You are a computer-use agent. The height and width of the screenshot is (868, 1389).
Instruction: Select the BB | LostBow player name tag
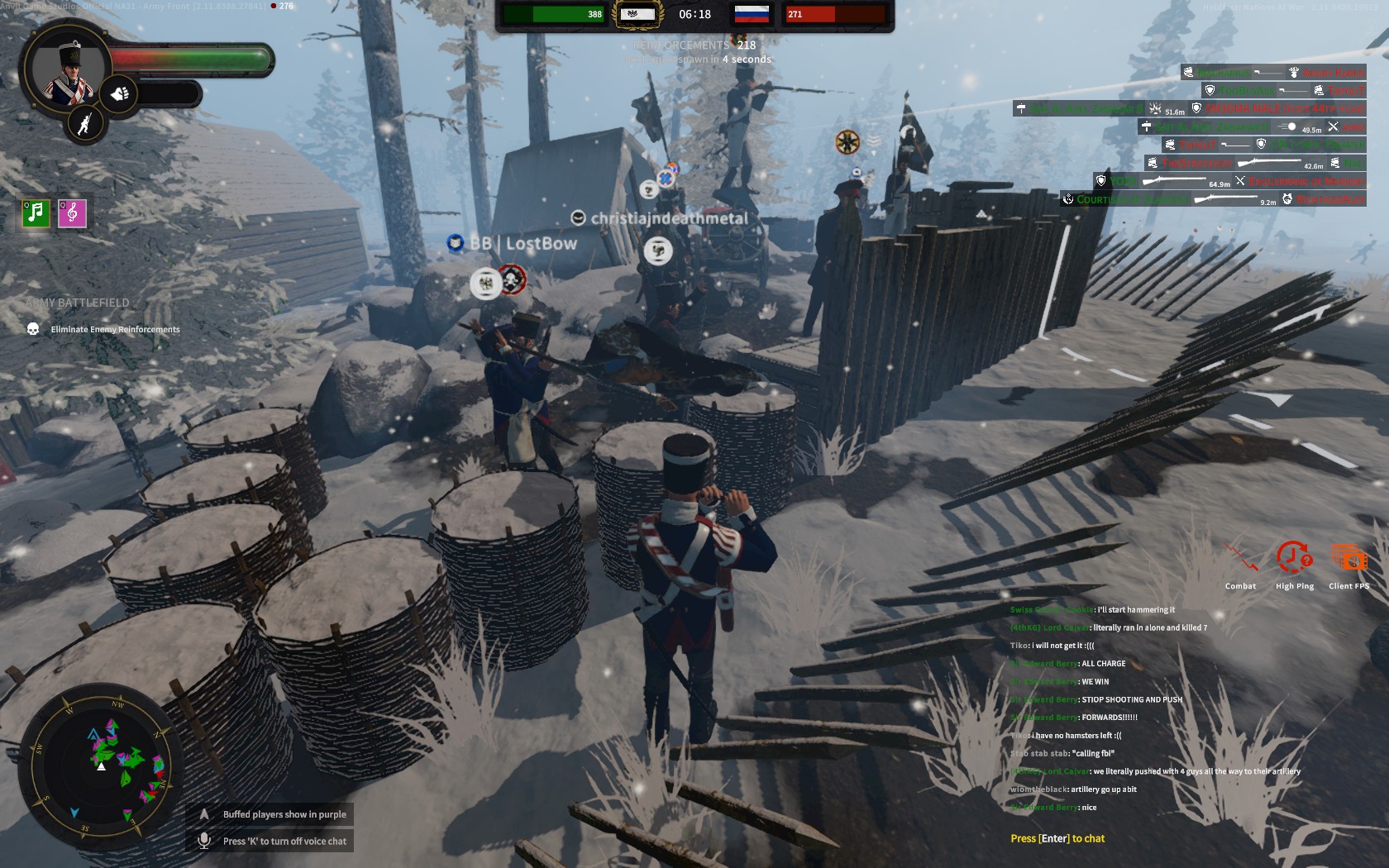(x=523, y=243)
